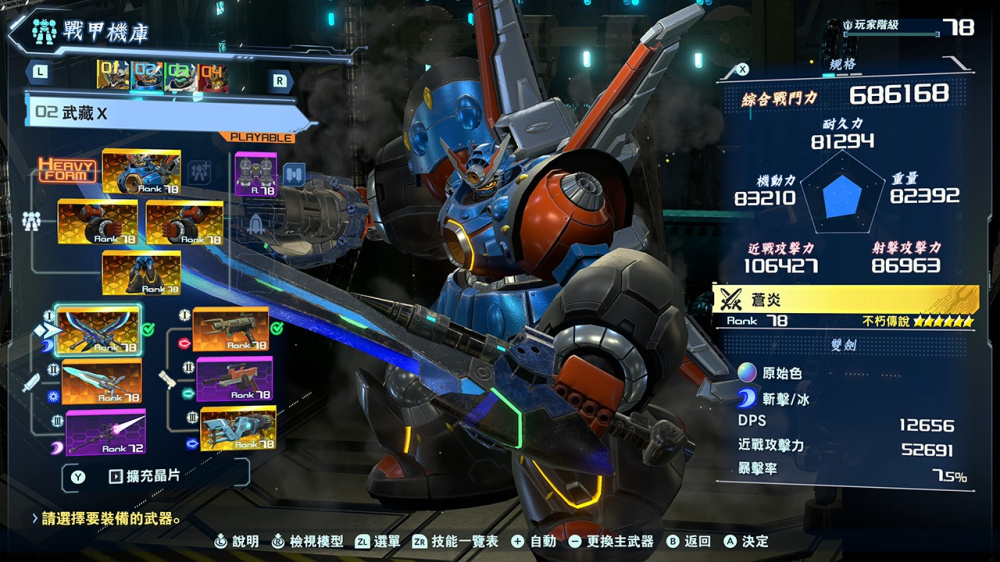
Task: Pick the third ranged gatling weapon slot
Action: (x=237, y=428)
